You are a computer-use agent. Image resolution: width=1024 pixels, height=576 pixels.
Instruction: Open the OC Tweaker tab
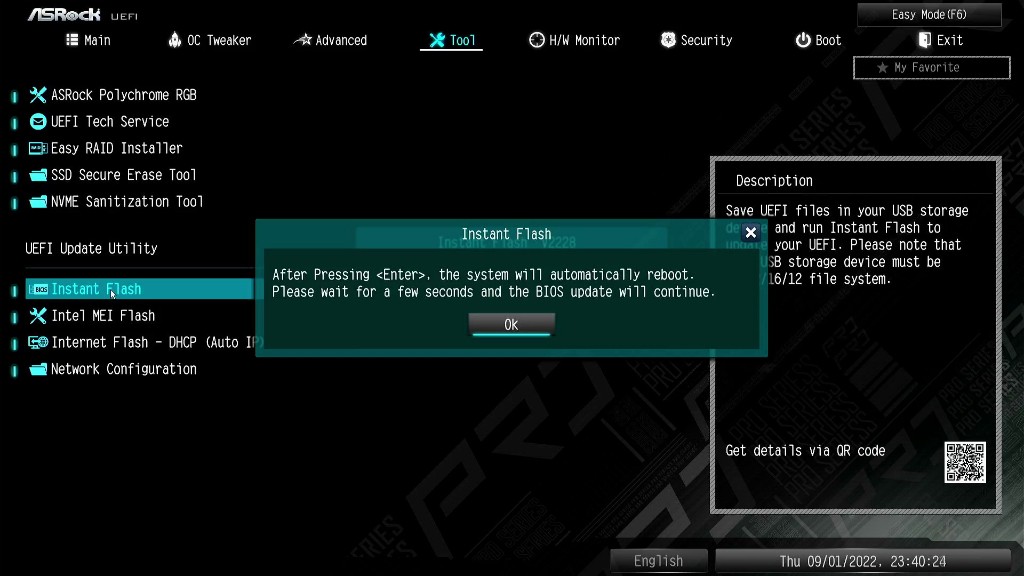[x=210, y=40]
